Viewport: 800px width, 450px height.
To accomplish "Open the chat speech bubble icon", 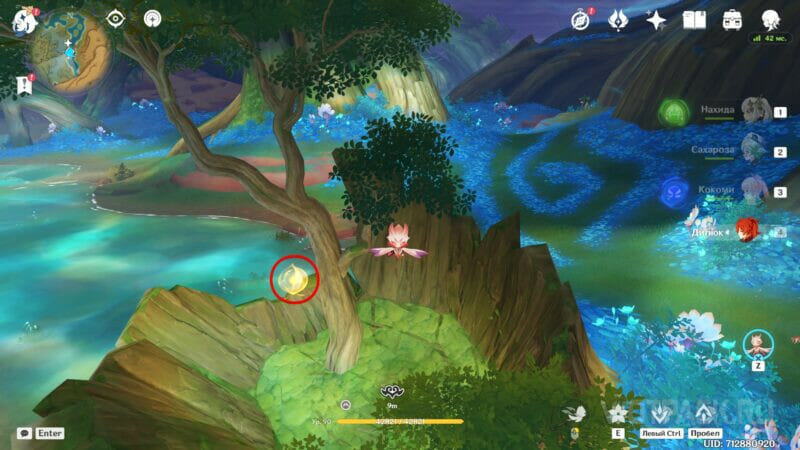I will 24,433.
